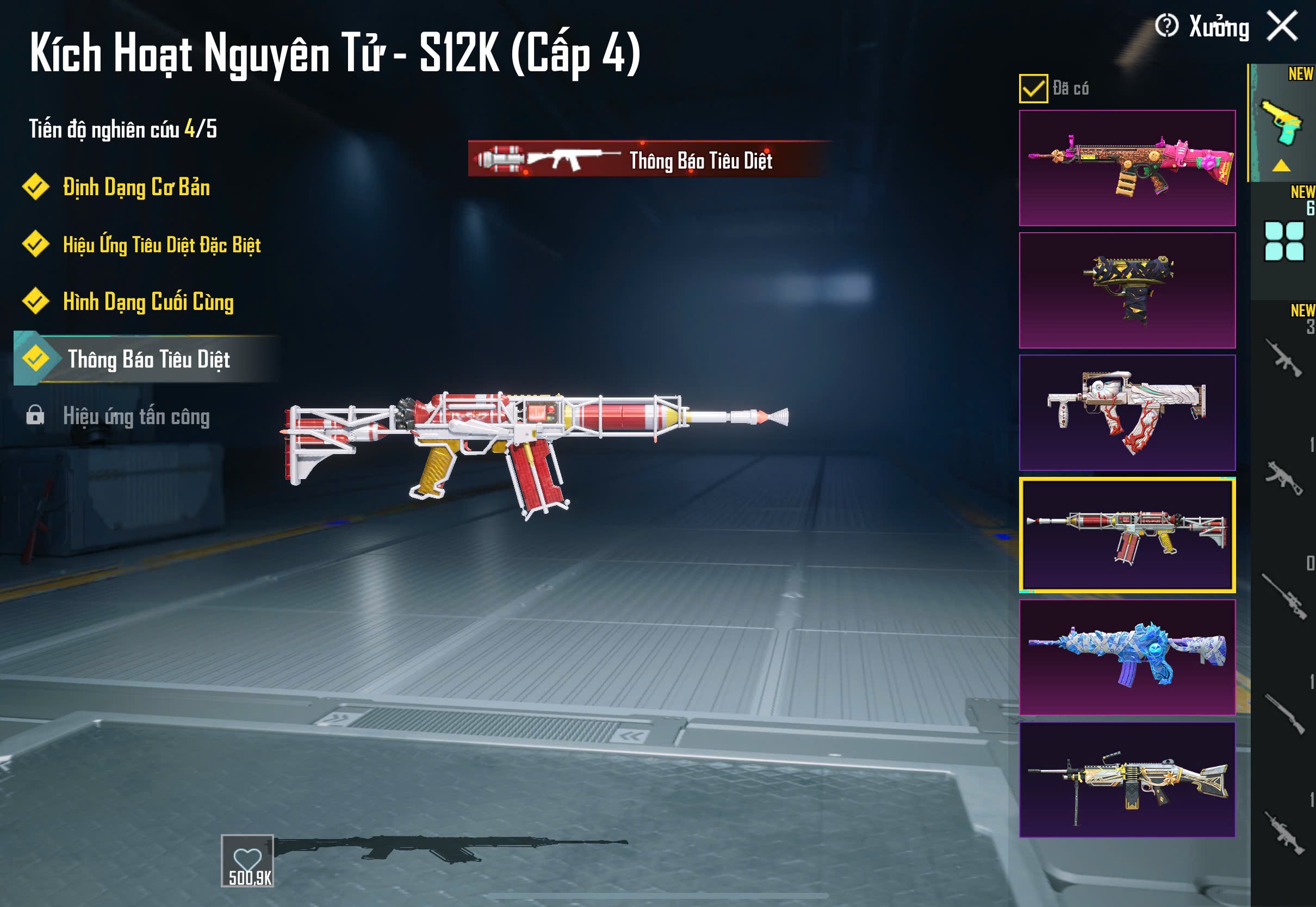This screenshot has height=907, width=1316.
Task: Choose Hiệu Ứng Tiêu Diệt Đặc Biệt entry
Action: 162,245
